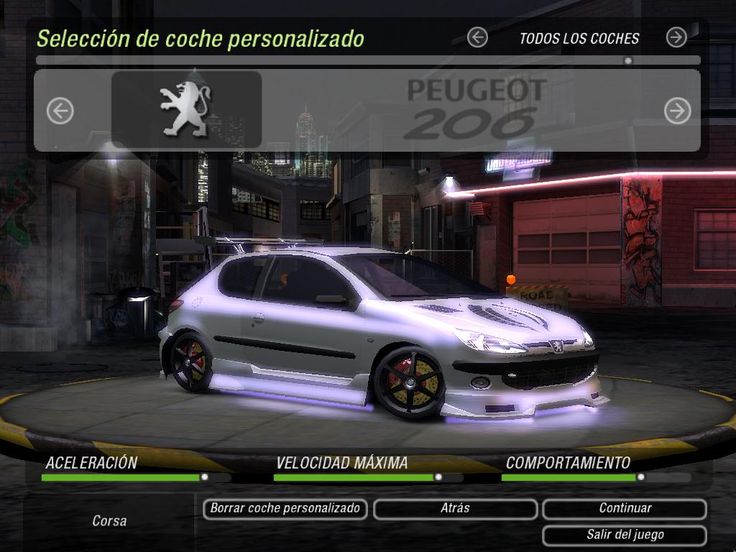Show the next car with right arrow

678,110
